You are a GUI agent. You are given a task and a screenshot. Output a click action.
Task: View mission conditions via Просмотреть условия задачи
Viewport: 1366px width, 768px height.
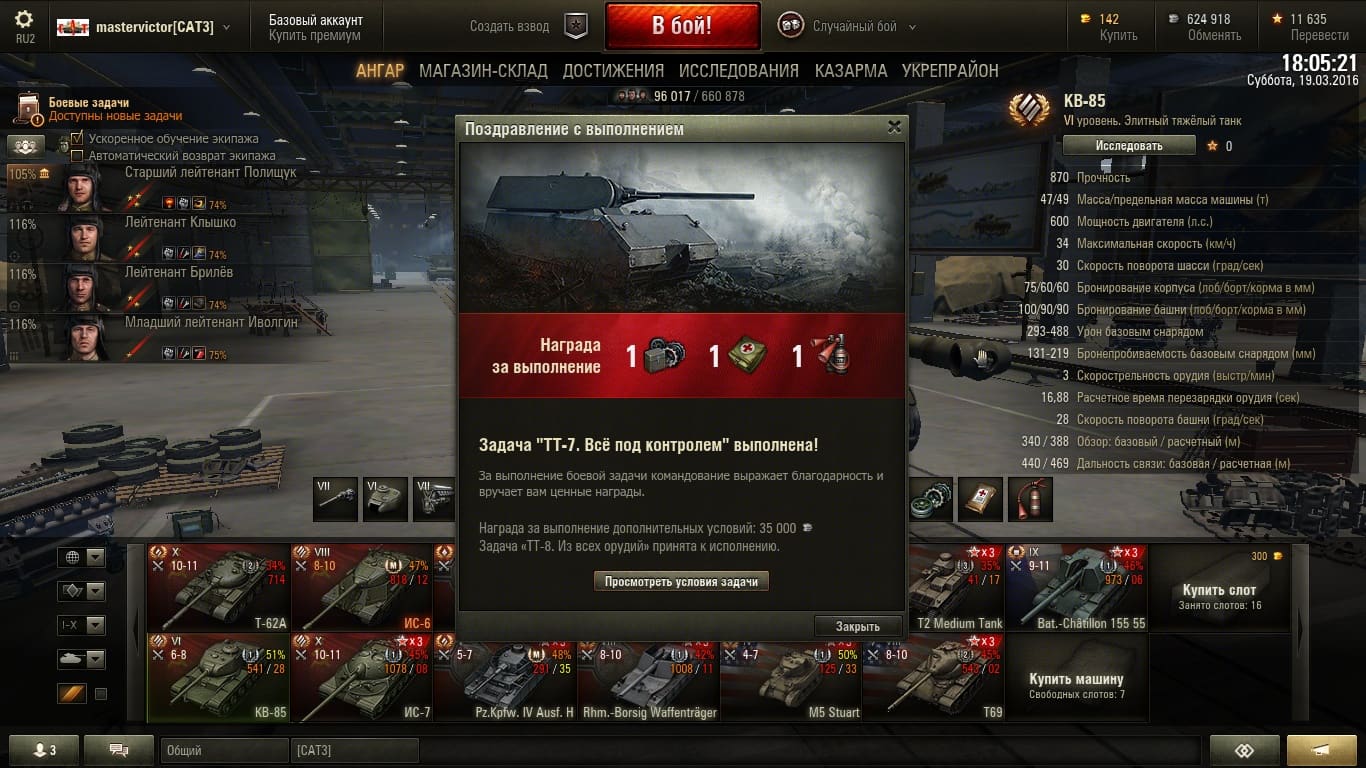681,581
